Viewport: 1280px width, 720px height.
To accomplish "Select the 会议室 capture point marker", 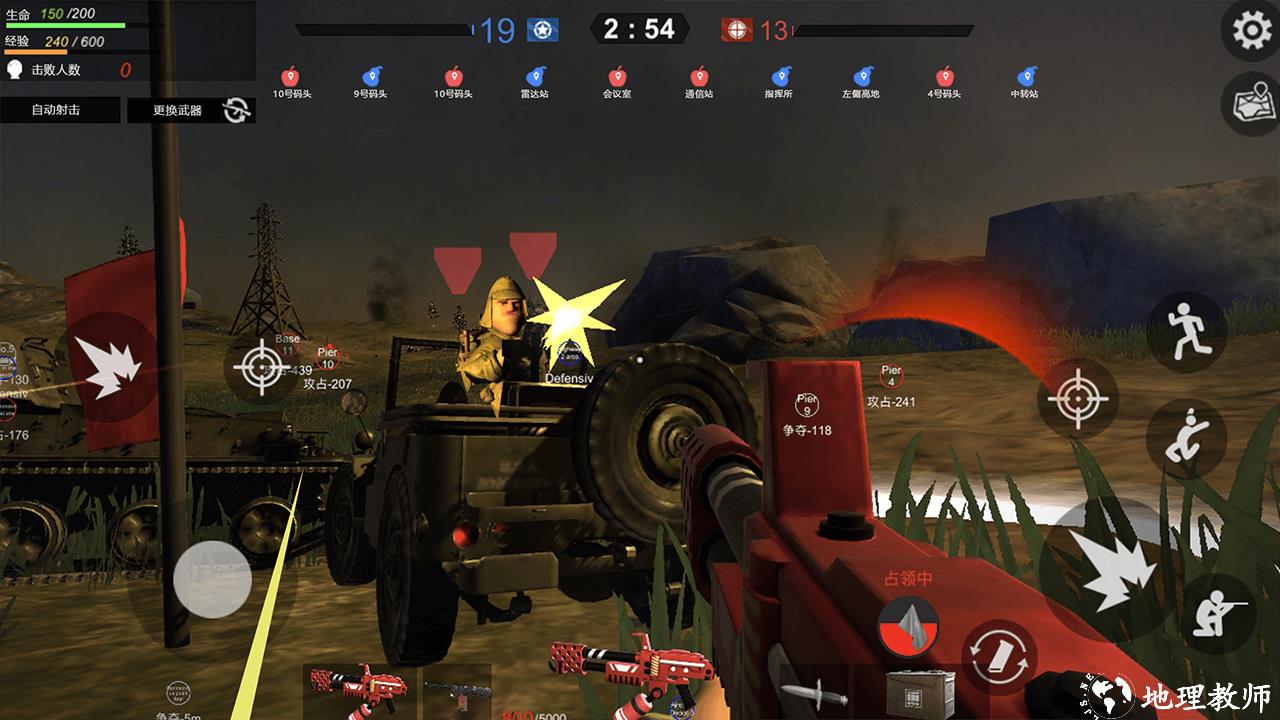I will coord(617,82).
